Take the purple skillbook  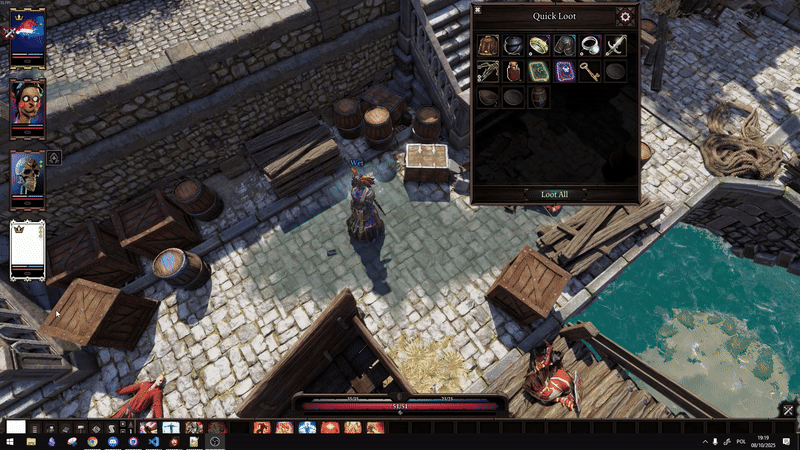[565, 71]
